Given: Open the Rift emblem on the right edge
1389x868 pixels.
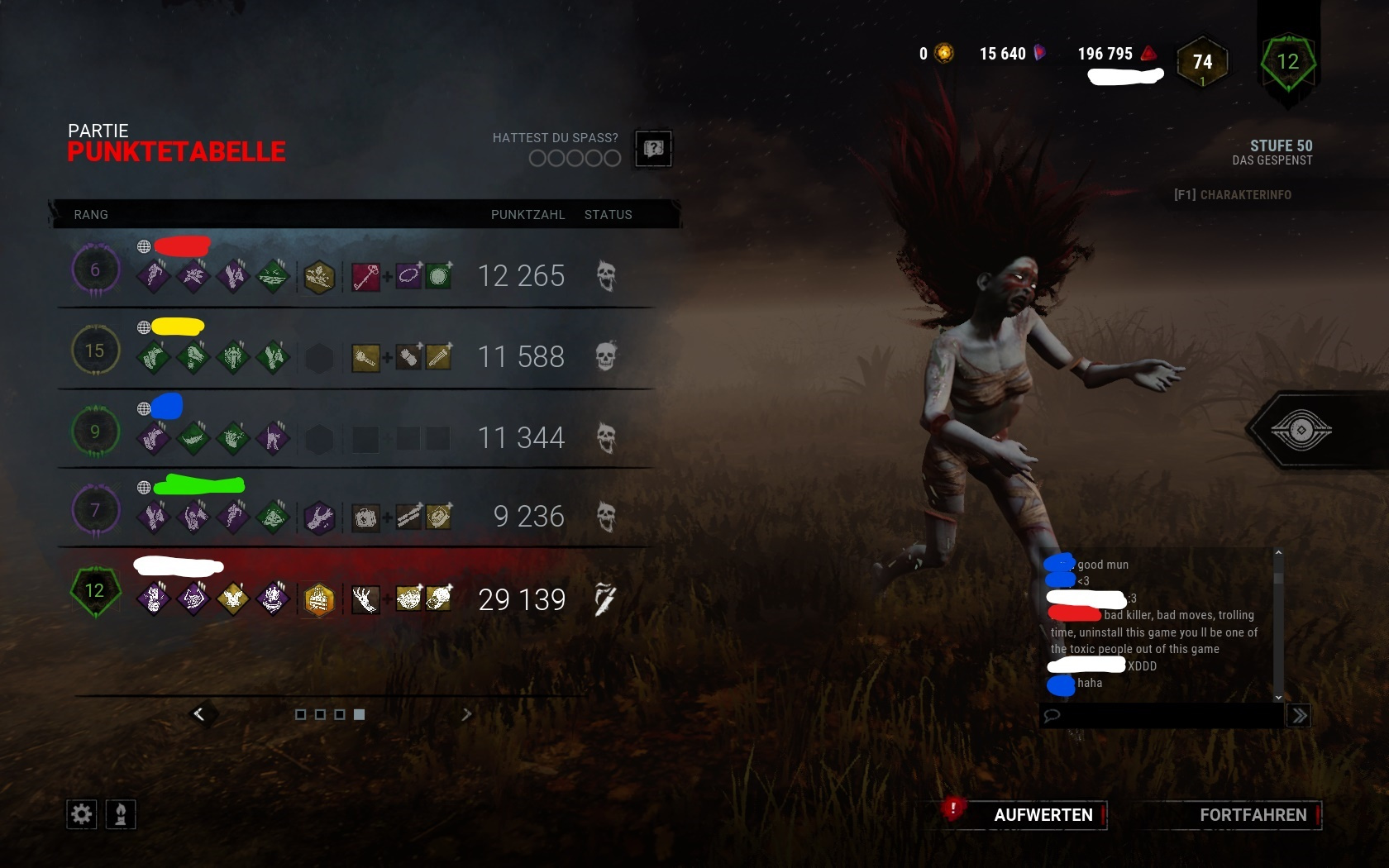Looking at the screenshot, I should (x=1303, y=430).
